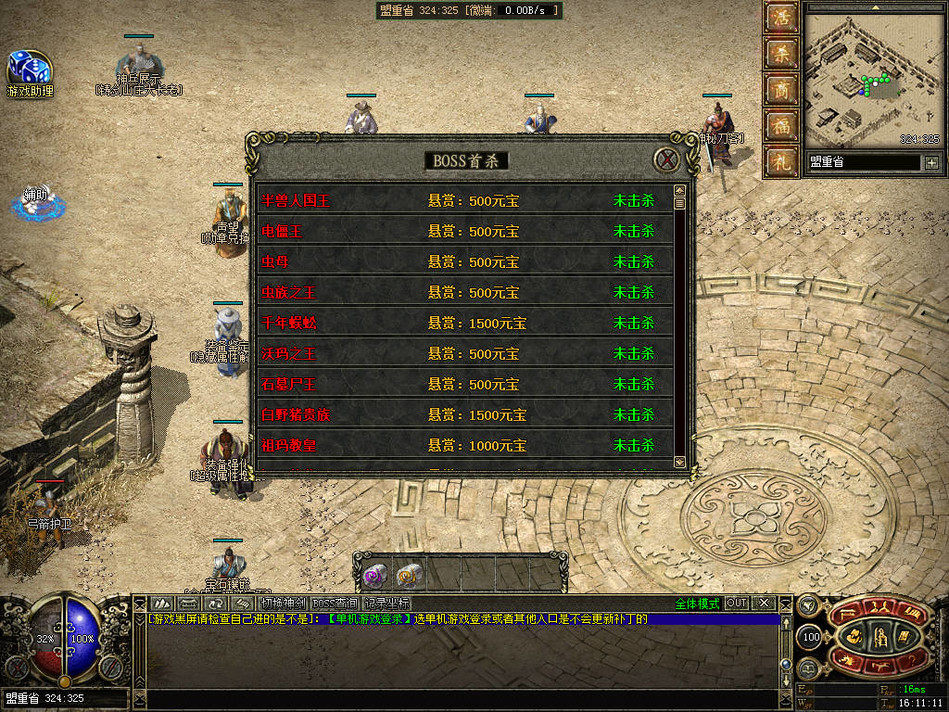The height and width of the screenshot is (712, 949).
Task: Open the 游戏助理 dice icon
Action: tap(29, 70)
